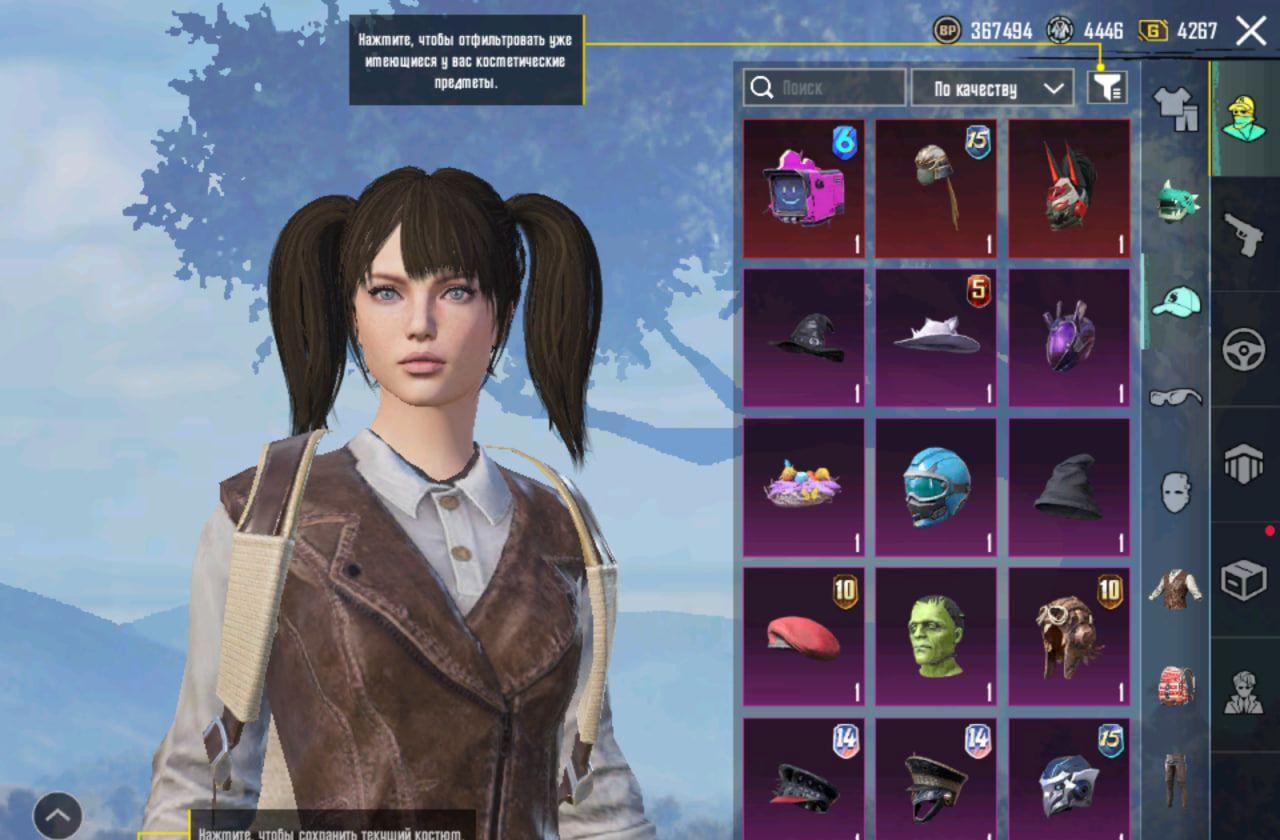
Task: Select the Easter egg nest headwear
Action: click(804, 487)
